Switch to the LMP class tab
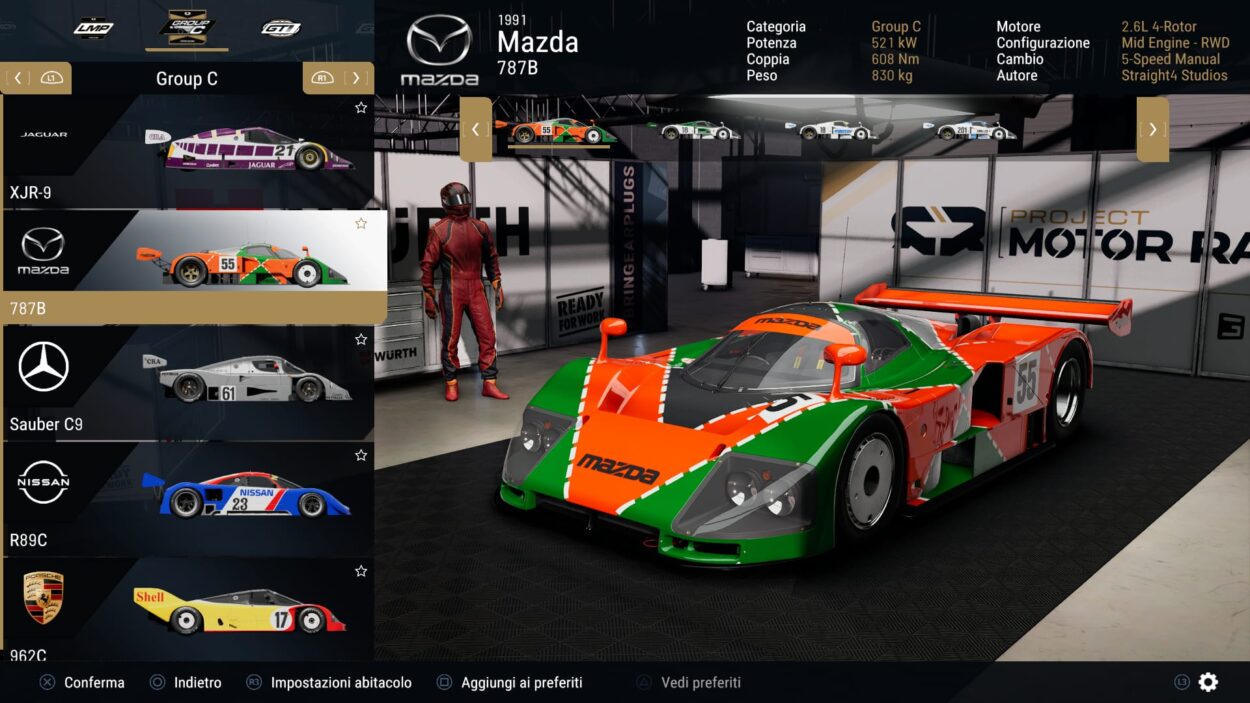Viewport: 1250px width, 703px height. (93, 28)
